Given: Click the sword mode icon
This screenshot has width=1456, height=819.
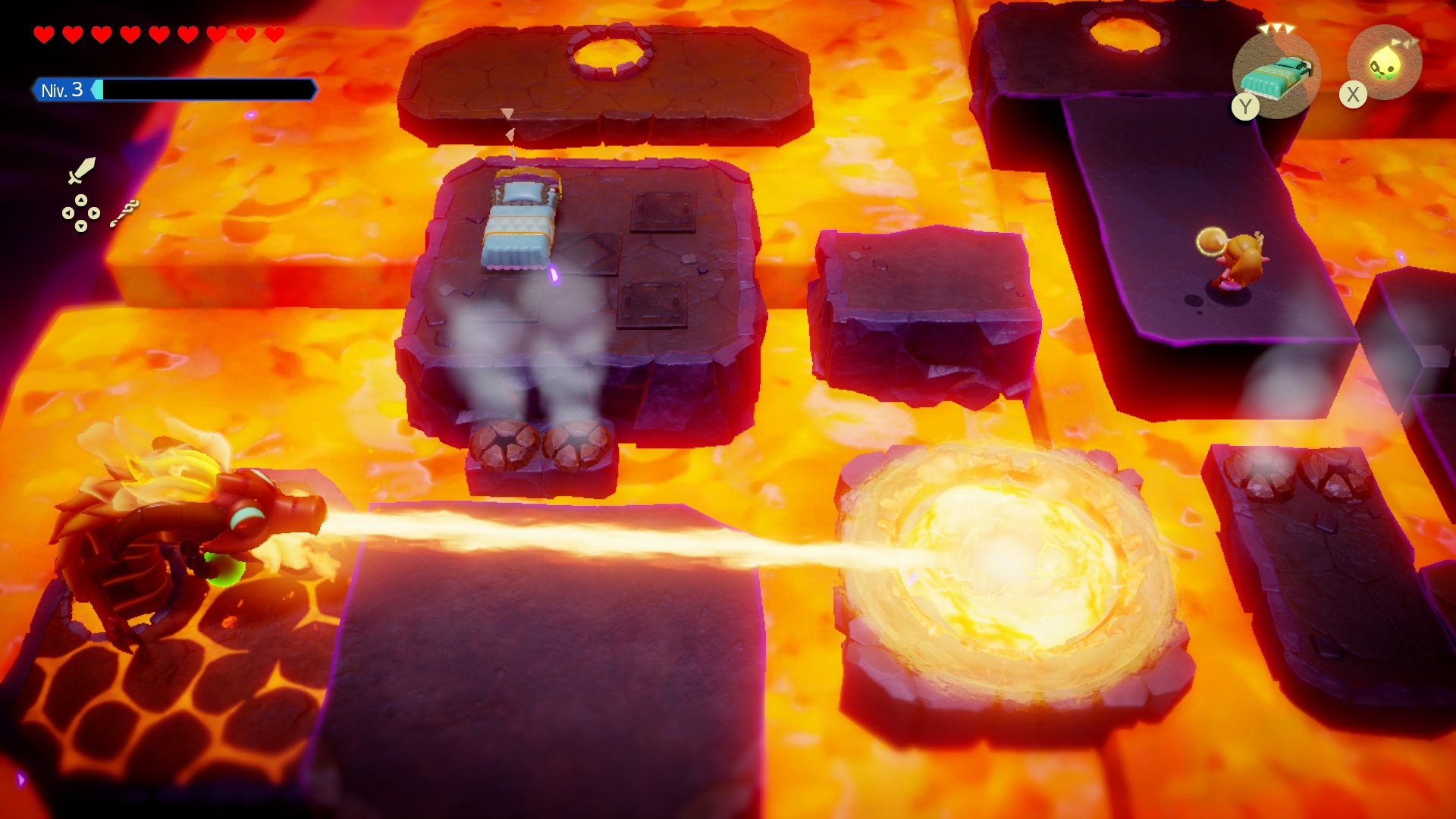Looking at the screenshot, I should point(82,171).
